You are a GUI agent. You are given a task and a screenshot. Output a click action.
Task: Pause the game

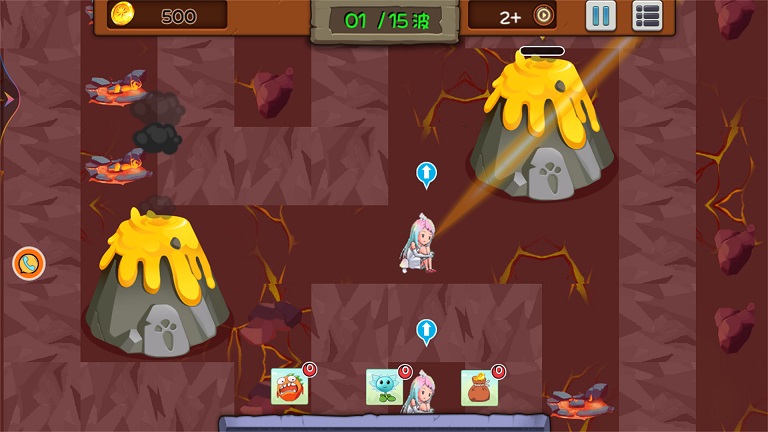(x=601, y=16)
